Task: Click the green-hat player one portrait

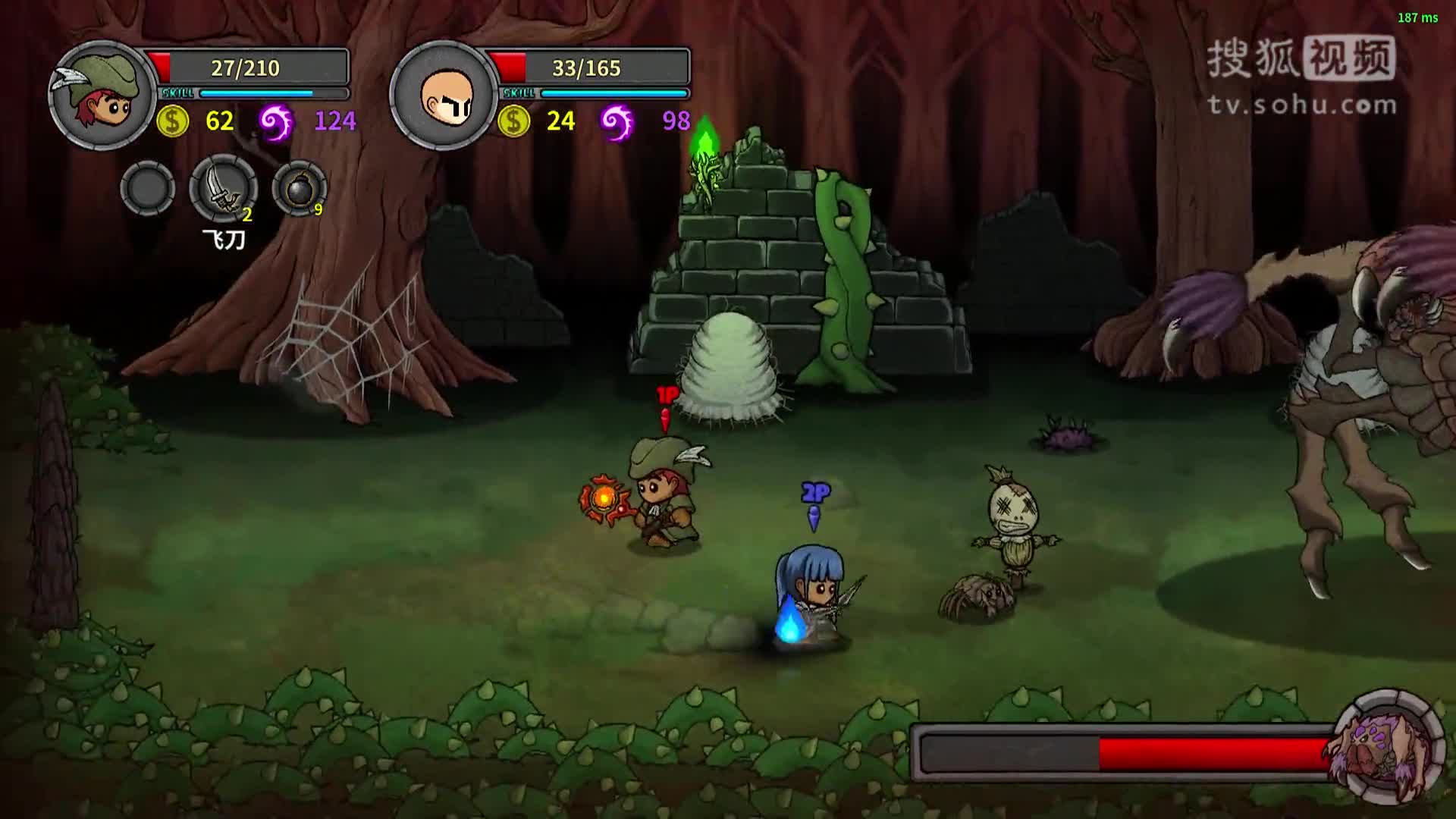Action: 102,96
